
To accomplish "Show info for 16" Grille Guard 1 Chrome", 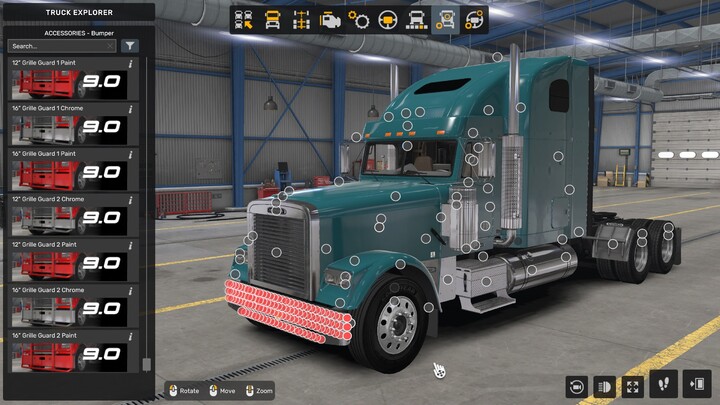I will [x=131, y=109].
